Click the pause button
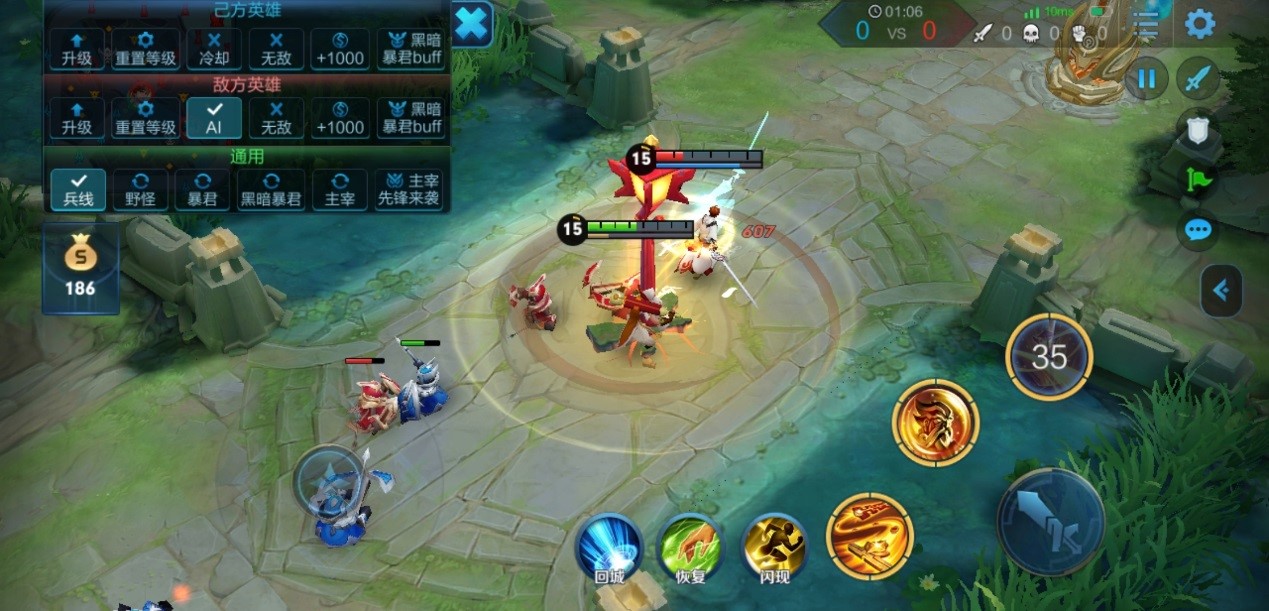1269x611 pixels. point(1146,78)
